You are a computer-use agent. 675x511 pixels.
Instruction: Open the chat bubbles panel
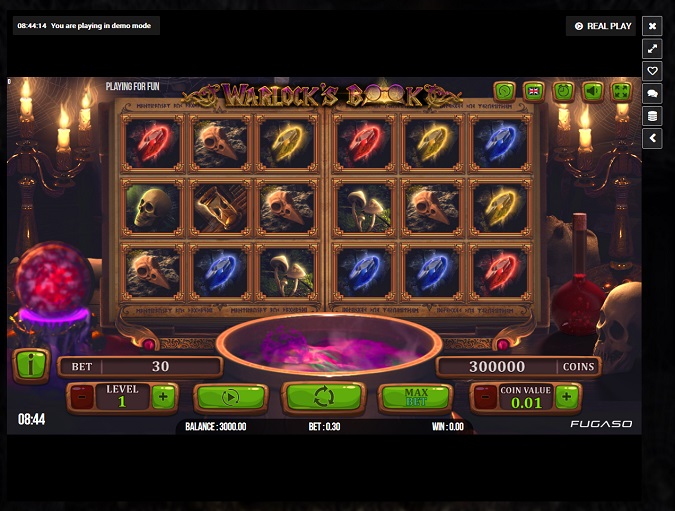653,93
